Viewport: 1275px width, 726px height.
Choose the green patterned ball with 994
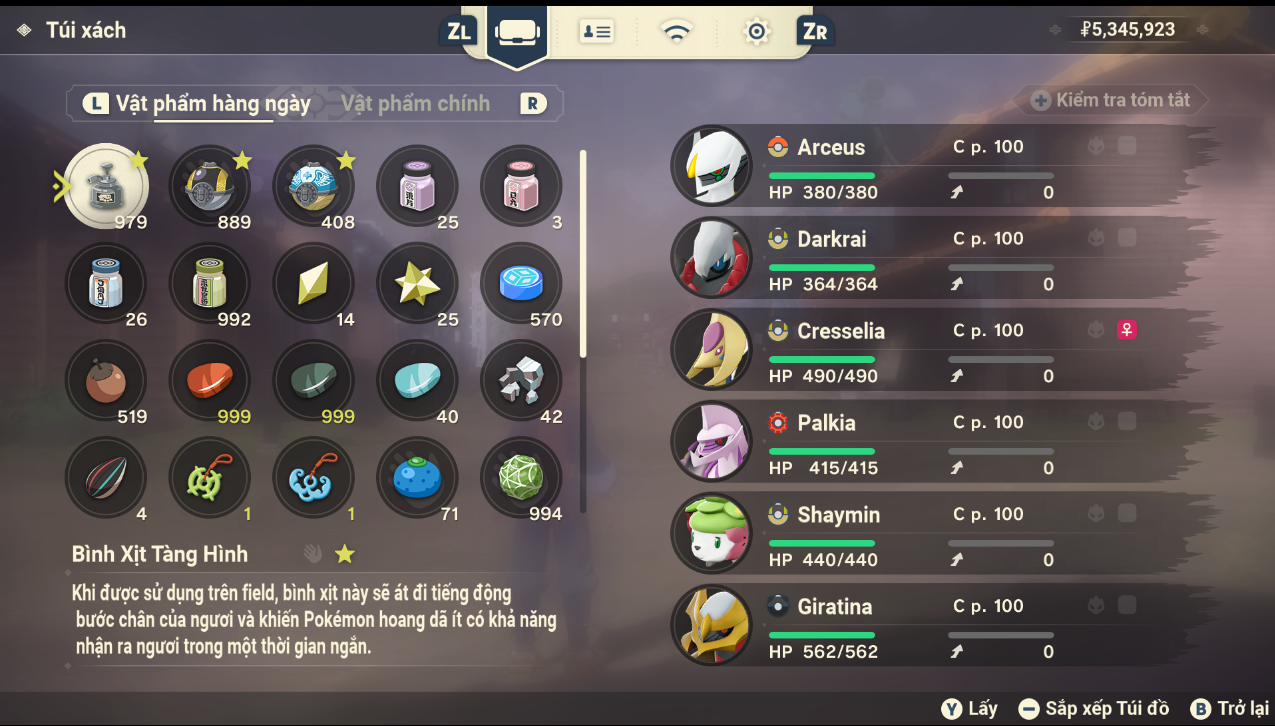(x=521, y=478)
